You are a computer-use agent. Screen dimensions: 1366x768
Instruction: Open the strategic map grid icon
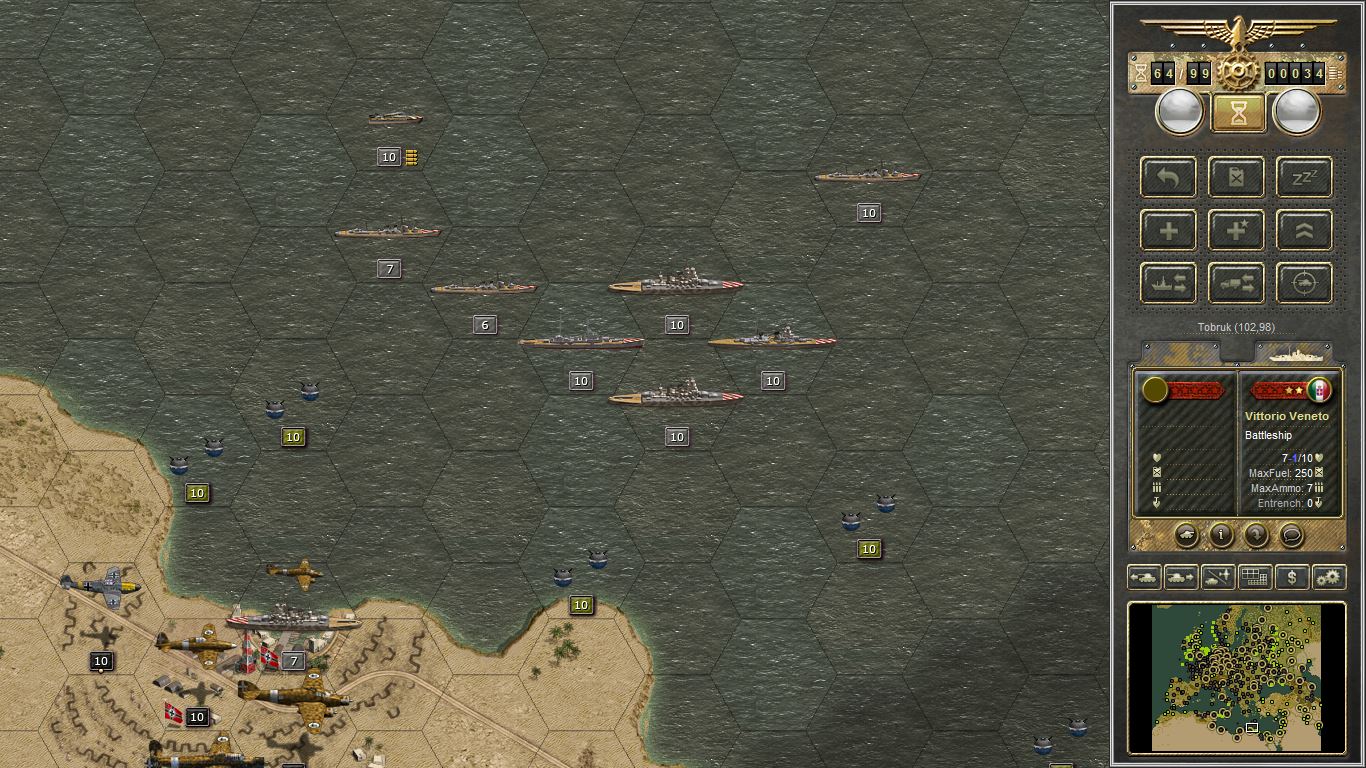click(1255, 577)
